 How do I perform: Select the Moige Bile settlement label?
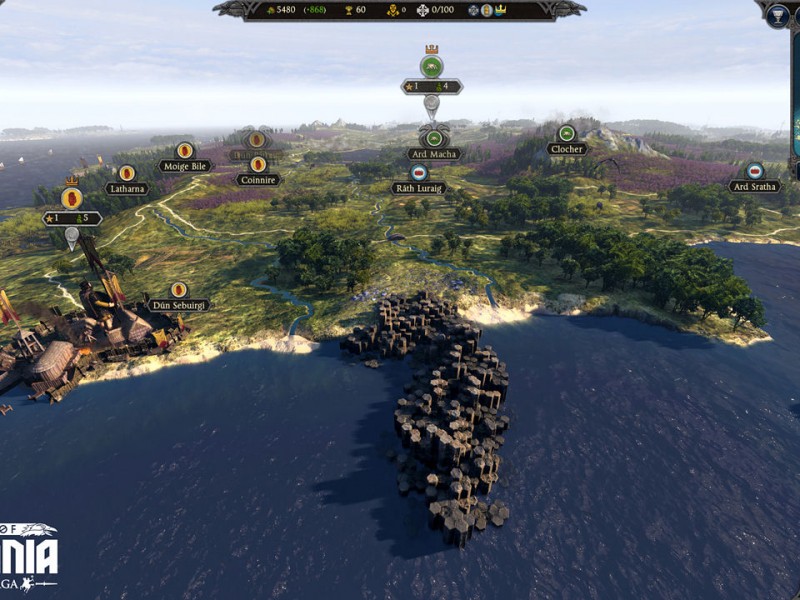(185, 166)
